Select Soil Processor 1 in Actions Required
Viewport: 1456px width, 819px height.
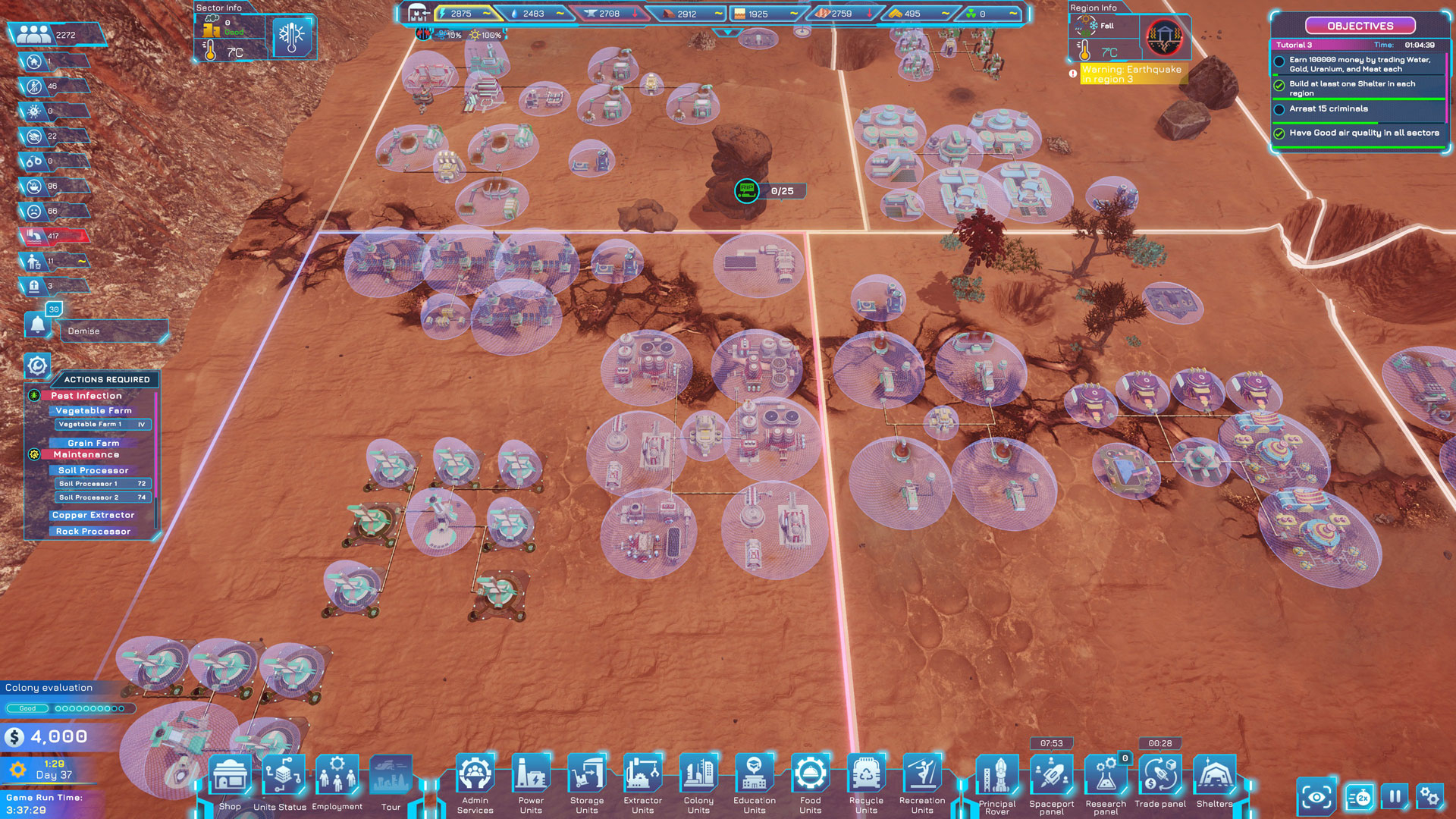(102, 484)
